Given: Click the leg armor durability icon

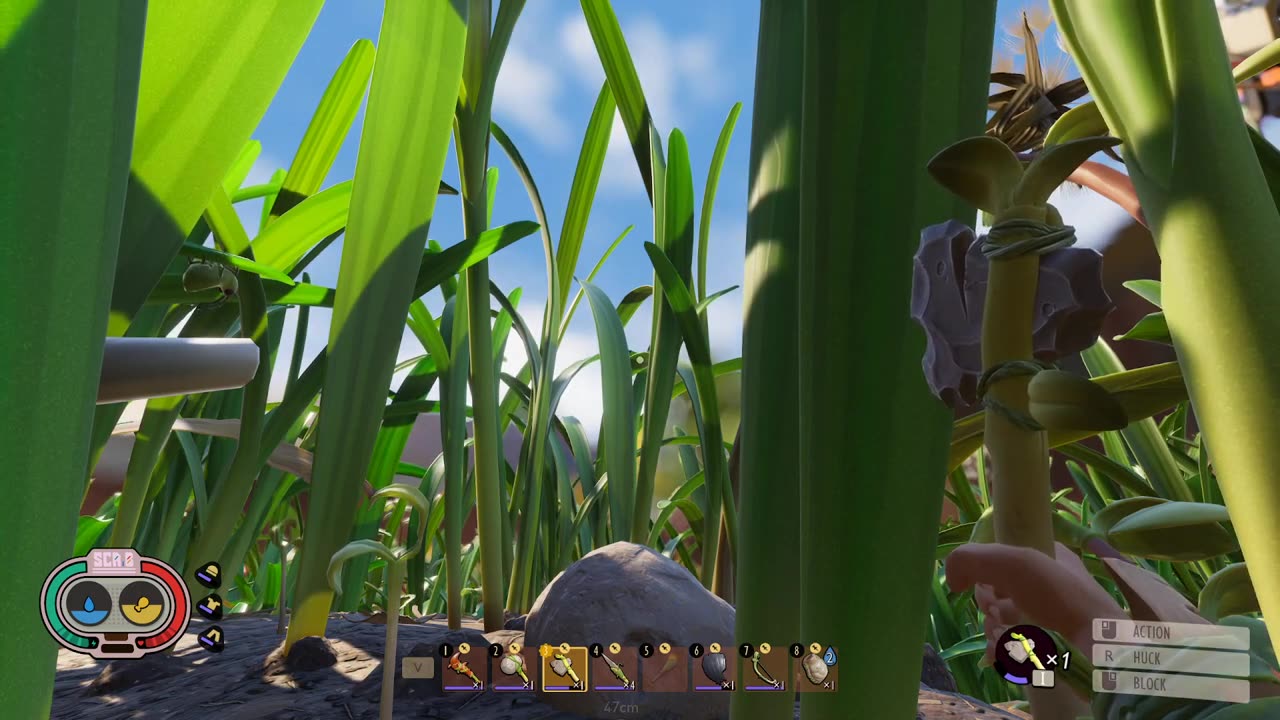Looking at the screenshot, I should [x=211, y=638].
